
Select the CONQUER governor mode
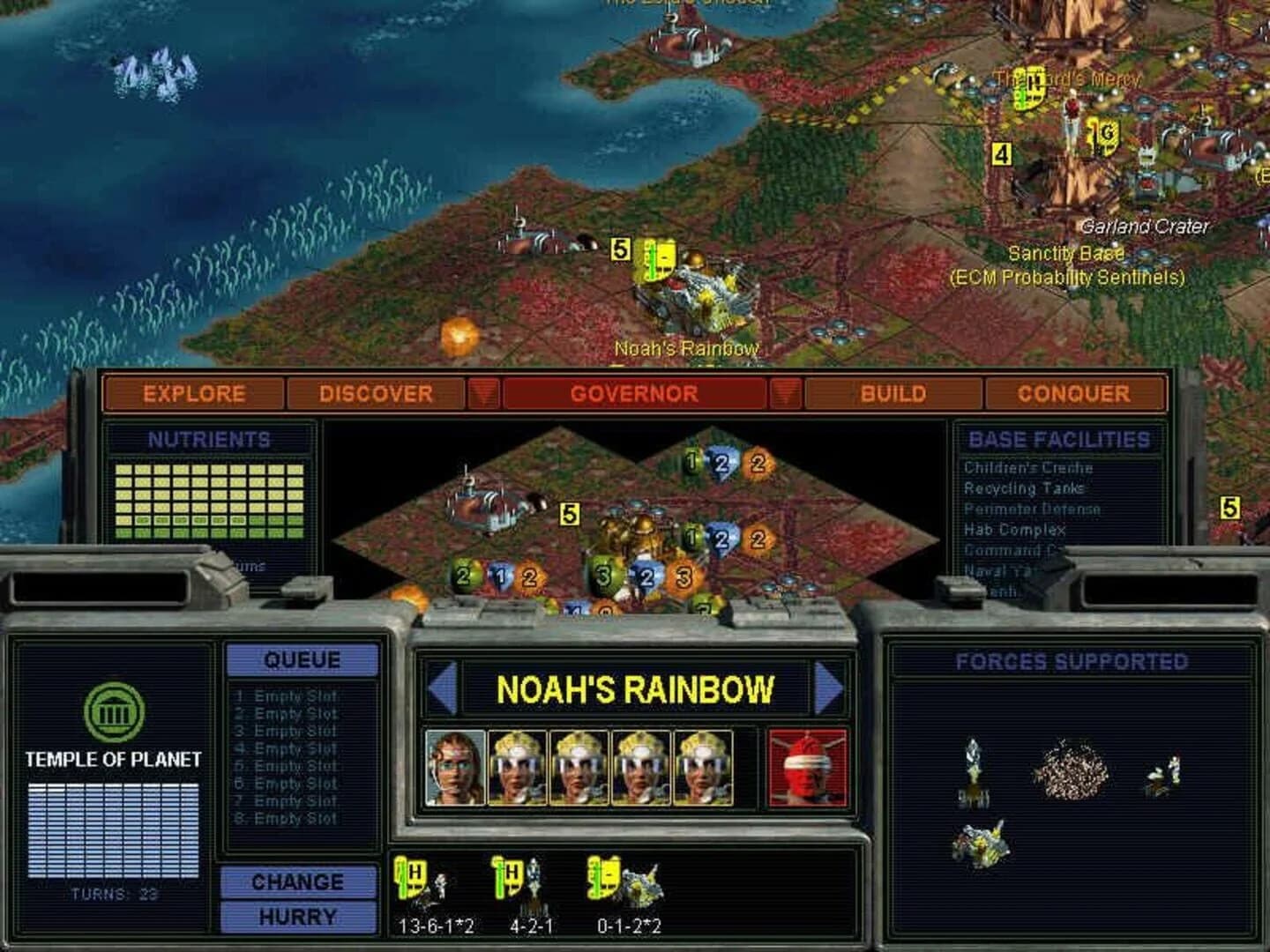pos(1072,394)
